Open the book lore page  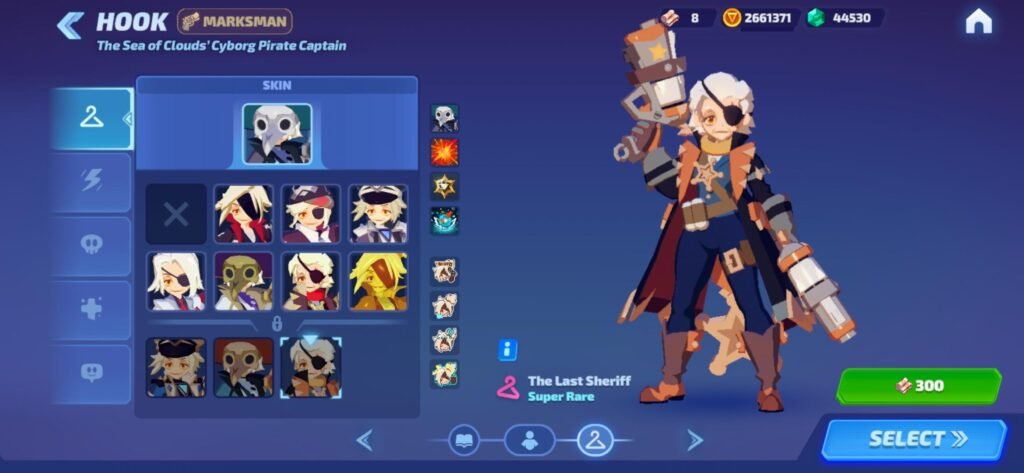coord(465,439)
